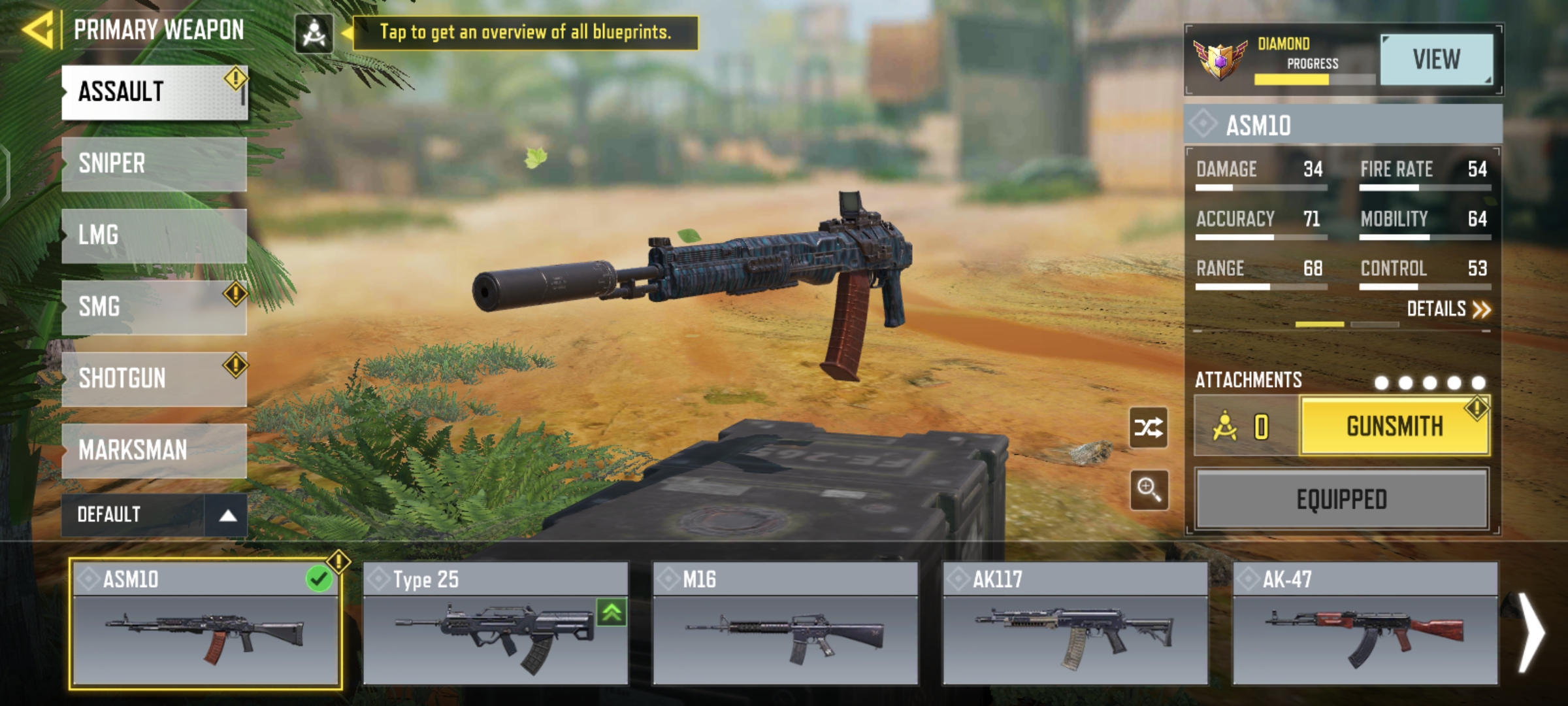This screenshot has width=1568, height=706.
Task: Inspect weapon with magnifier icon
Action: 1149,489
